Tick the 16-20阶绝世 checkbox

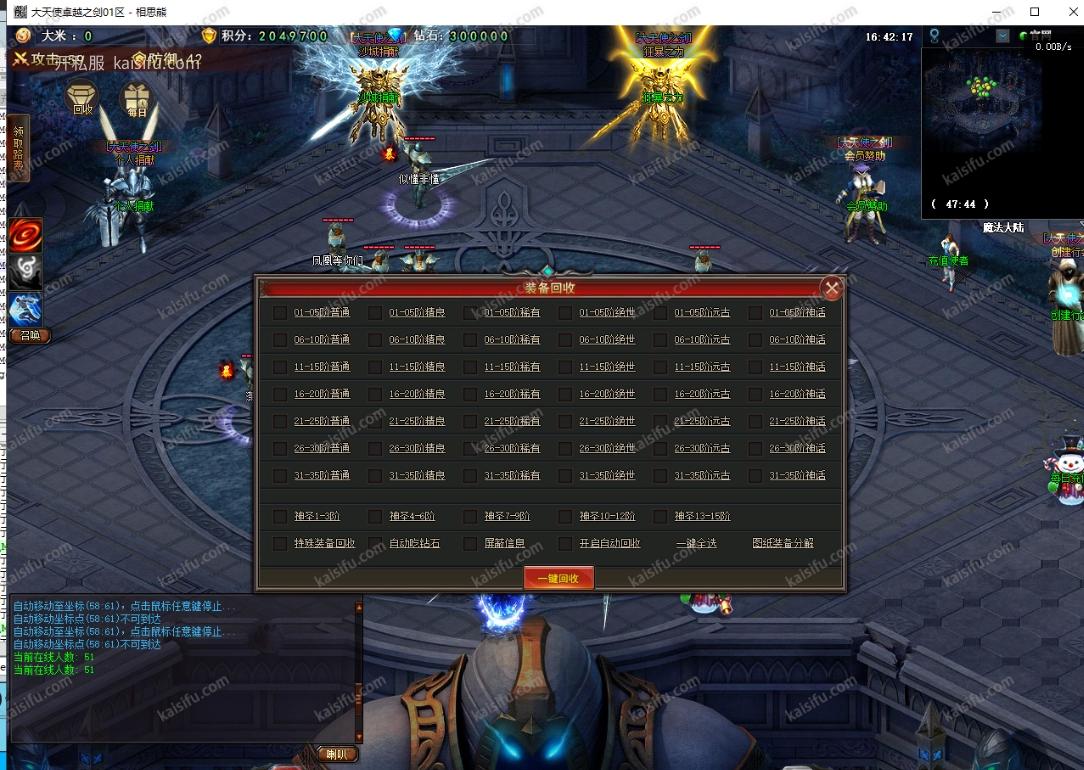(565, 394)
